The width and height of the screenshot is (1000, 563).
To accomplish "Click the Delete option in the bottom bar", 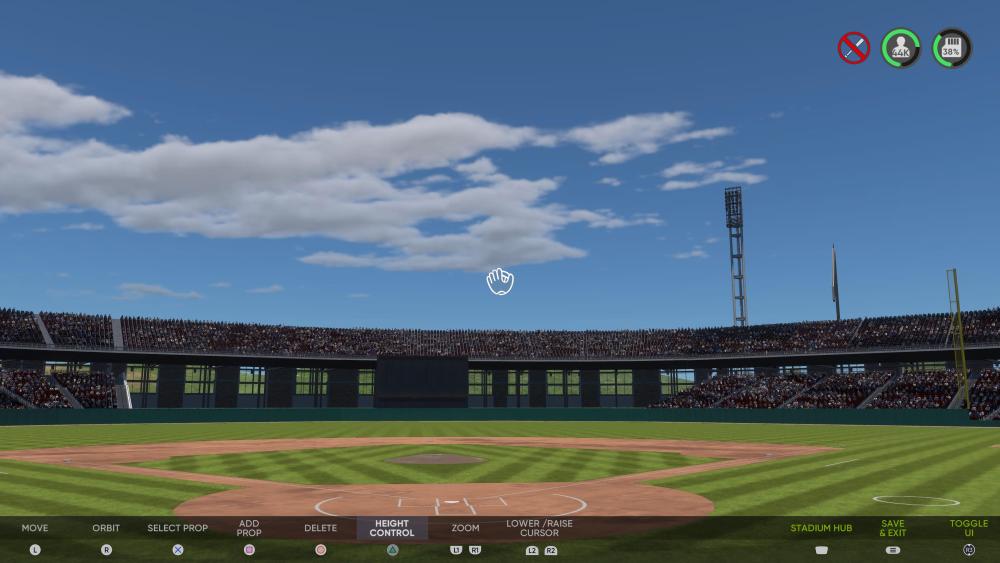I will [x=320, y=528].
